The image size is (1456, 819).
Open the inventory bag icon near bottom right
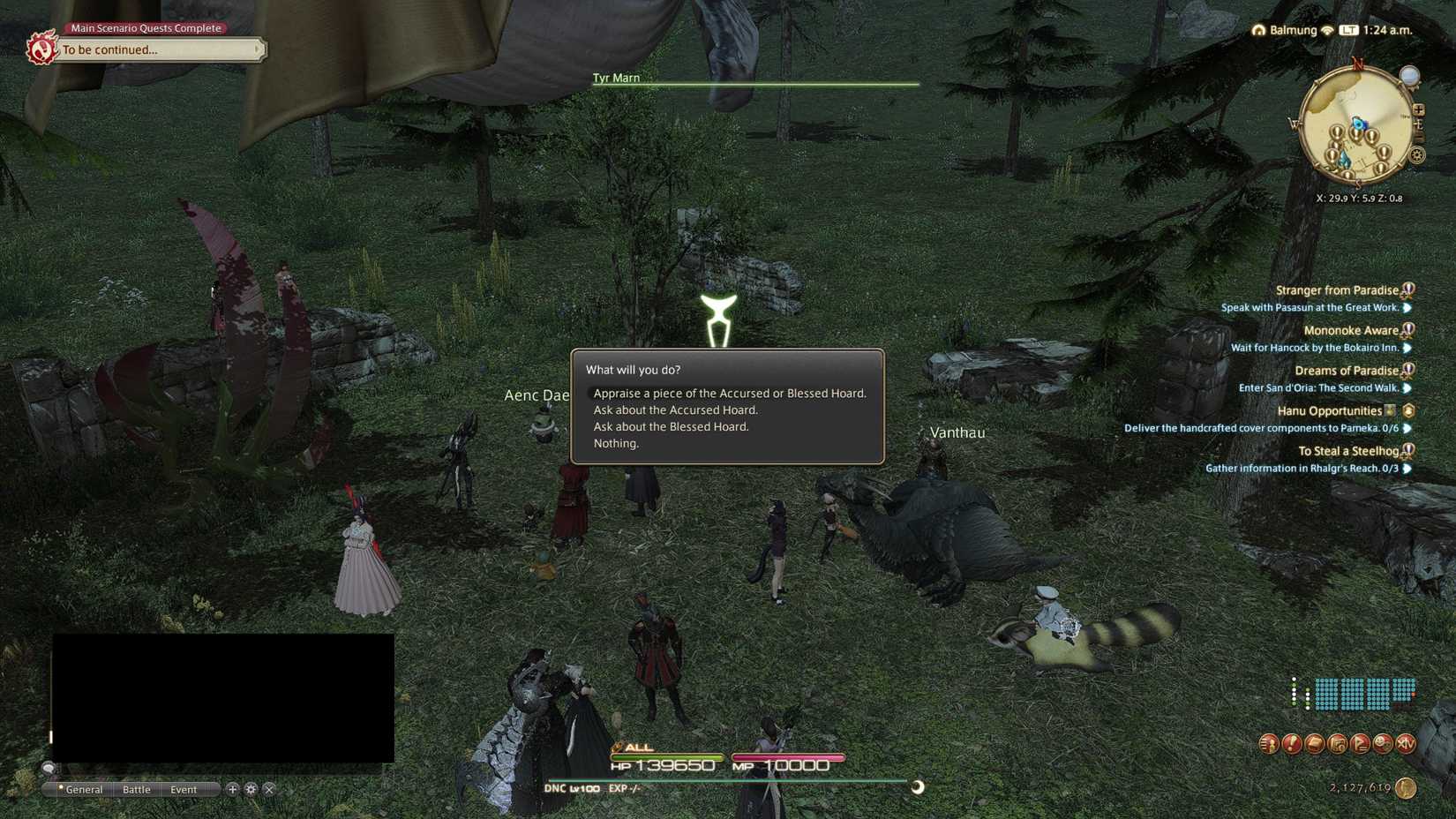[x=1315, y=743]
